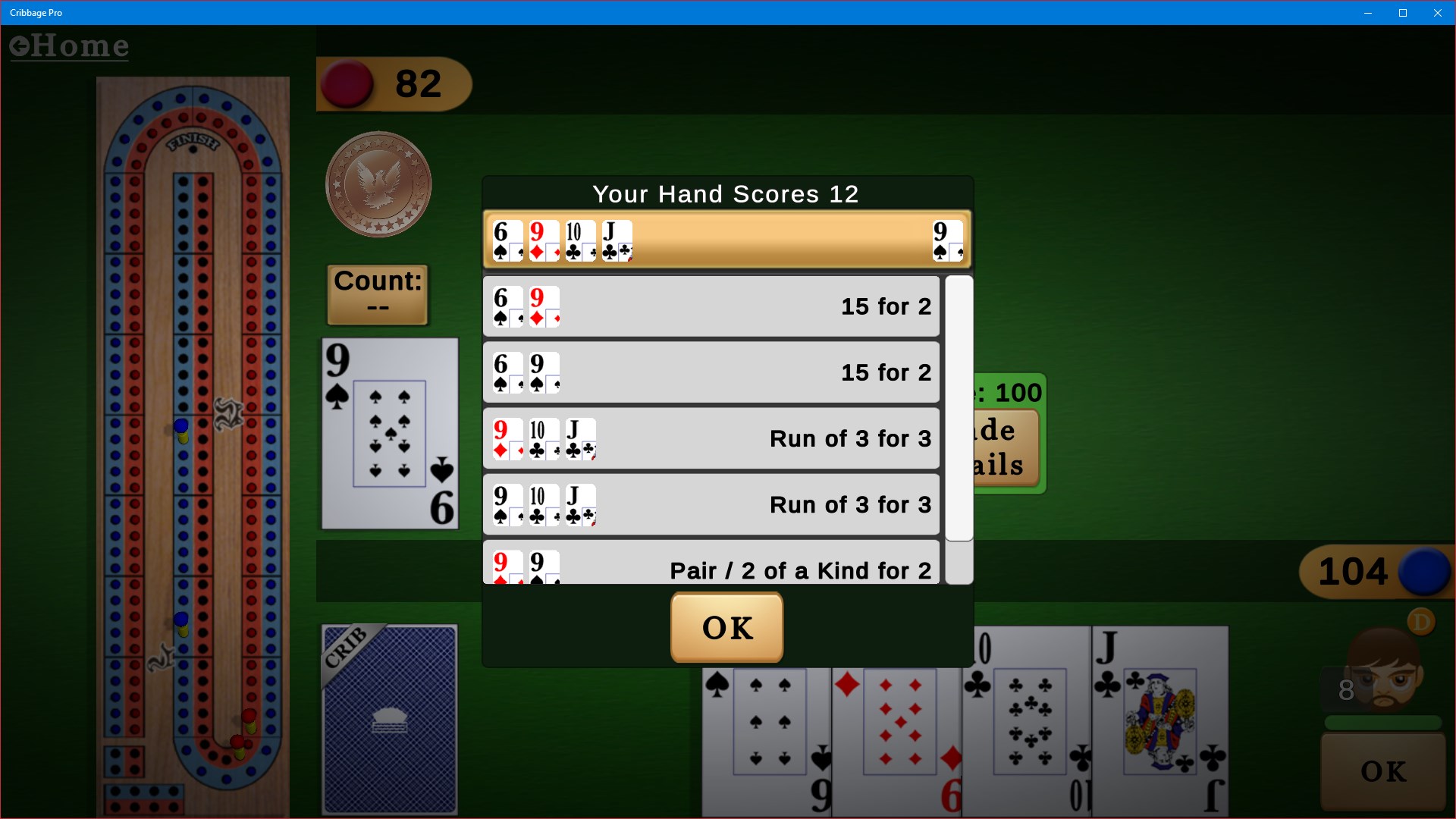Select the highlighted full hand row
Screen dimensions: 1456x819
click(726, 240)
